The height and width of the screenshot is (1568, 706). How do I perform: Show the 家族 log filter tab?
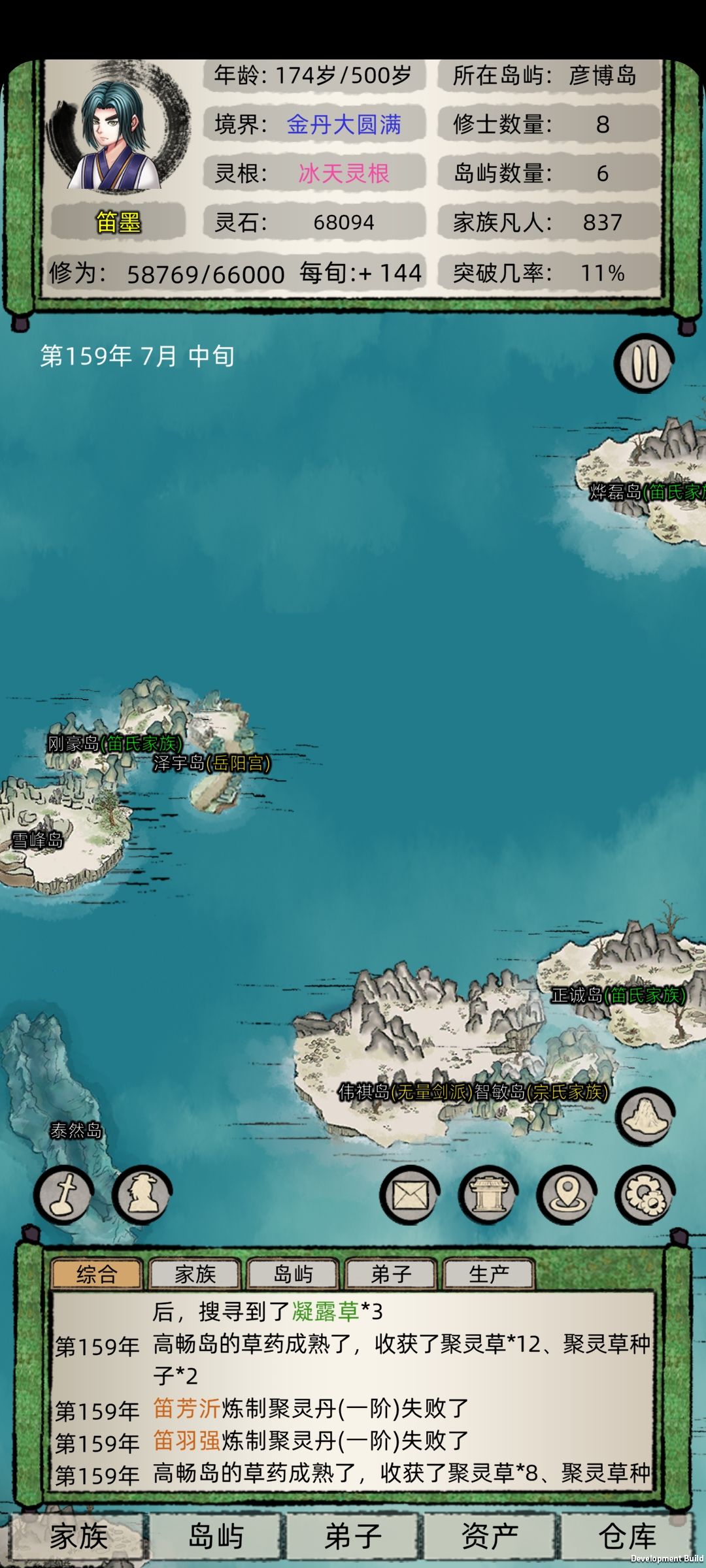[195, 1274]
